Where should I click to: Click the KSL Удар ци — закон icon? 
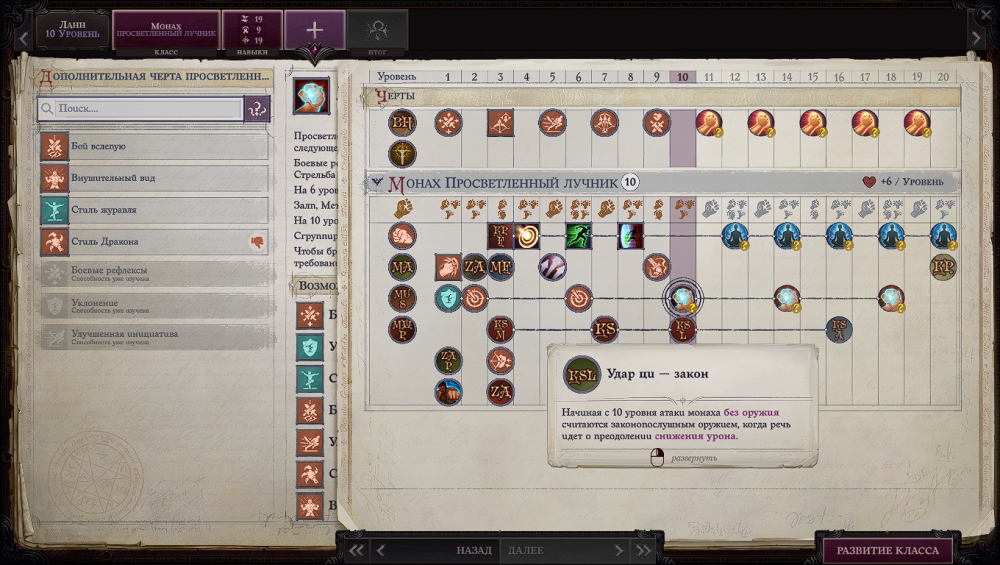tap(683, 329)
